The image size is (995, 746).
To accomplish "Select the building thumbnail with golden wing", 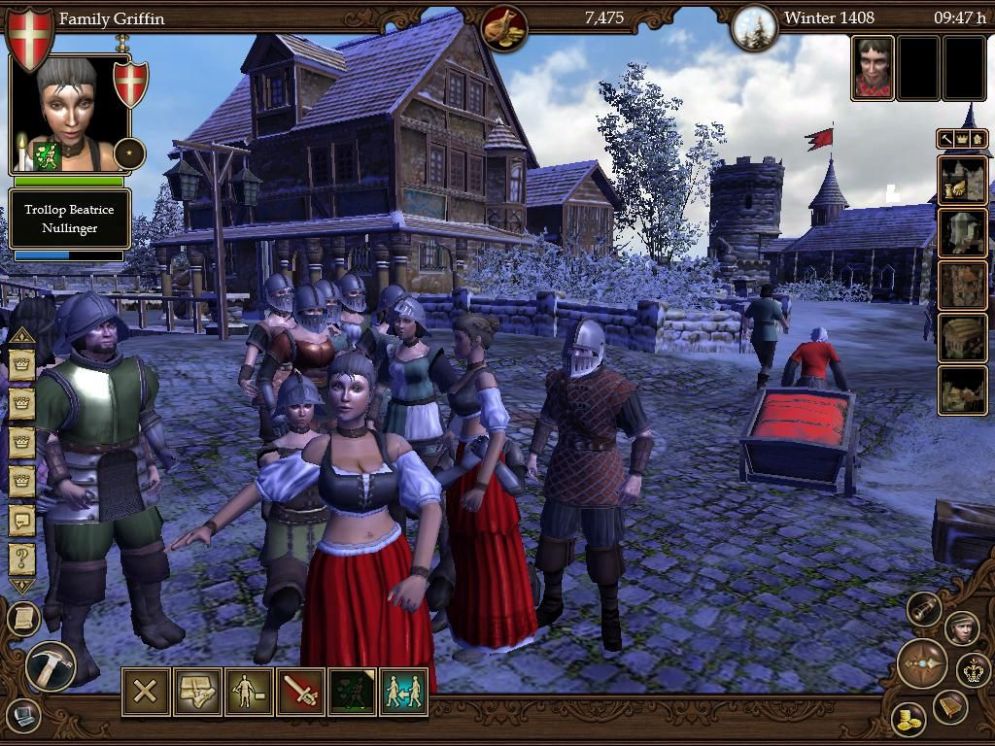I will pos(962,180).
